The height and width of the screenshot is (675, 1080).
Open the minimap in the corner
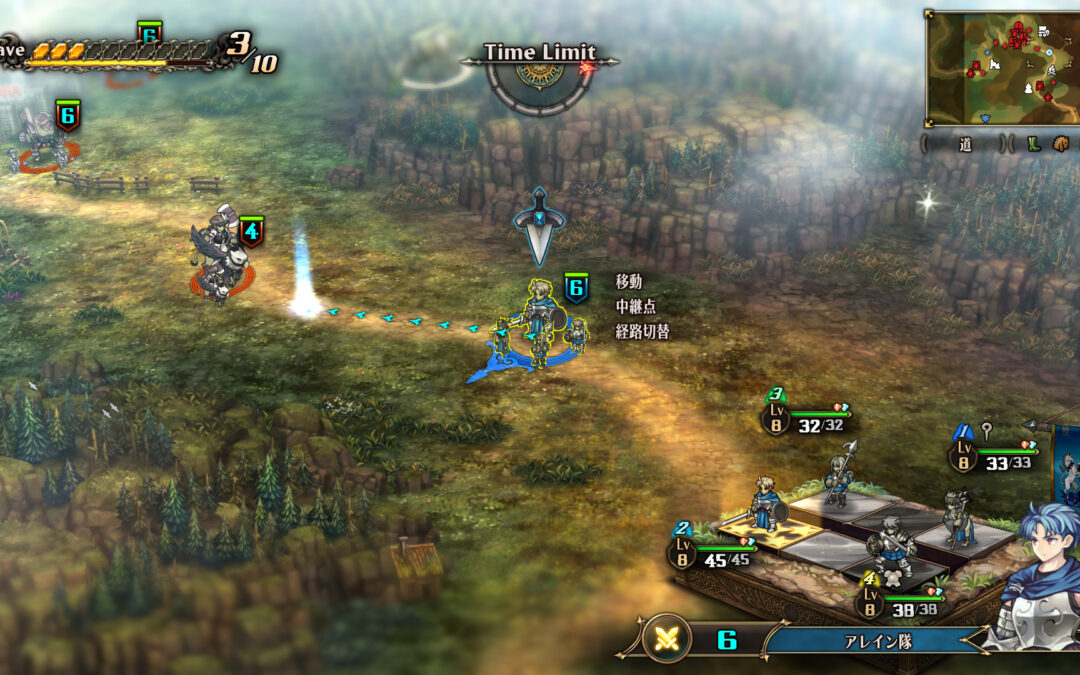[1001, 67]
